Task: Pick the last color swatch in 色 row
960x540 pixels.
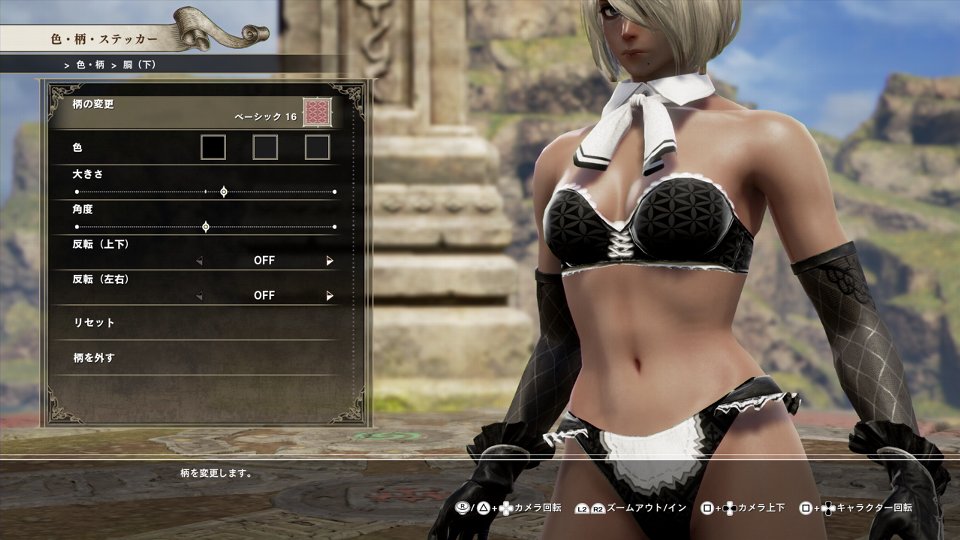Action: 317,148
